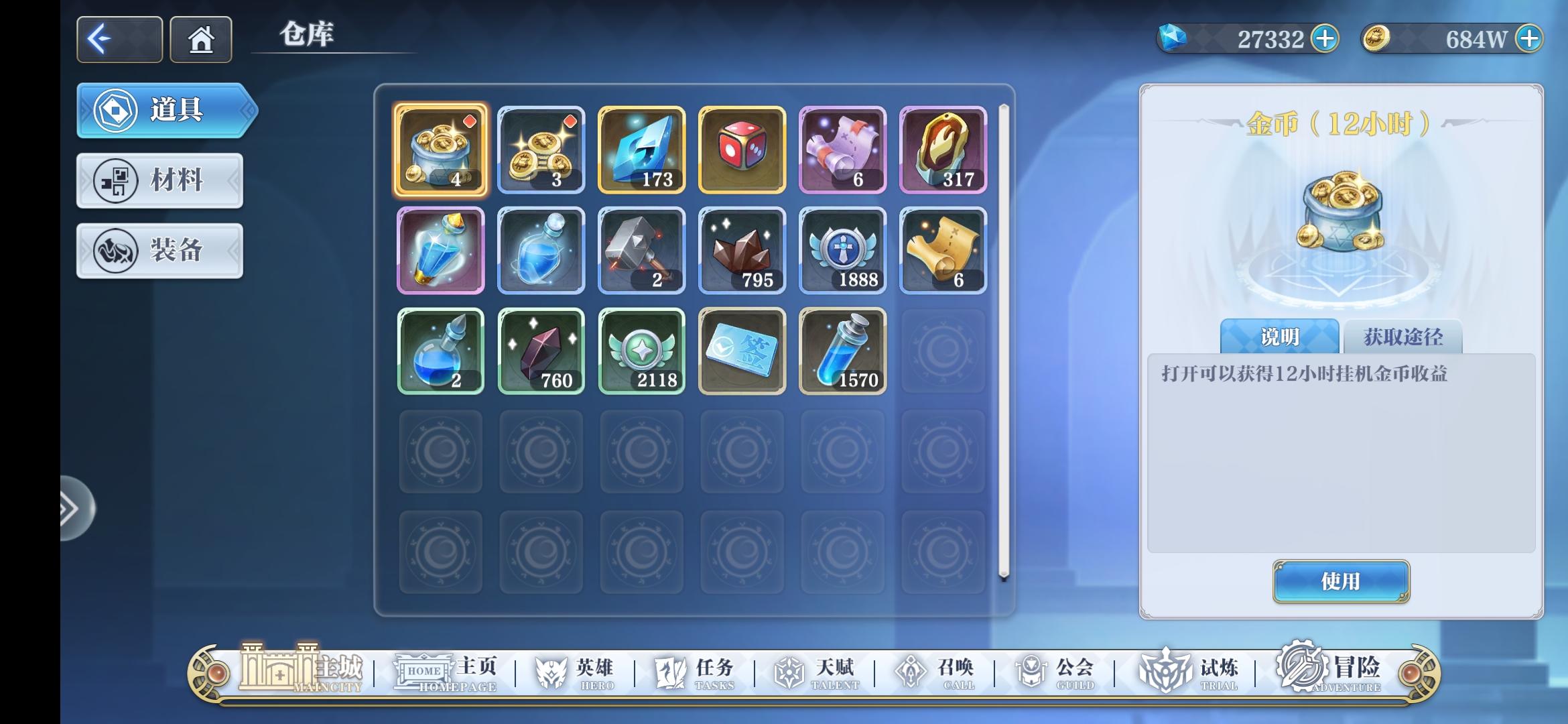Select the gold coin bag (12小时) item
This screenshot has width=1568, height=724.
click(441, 149)
